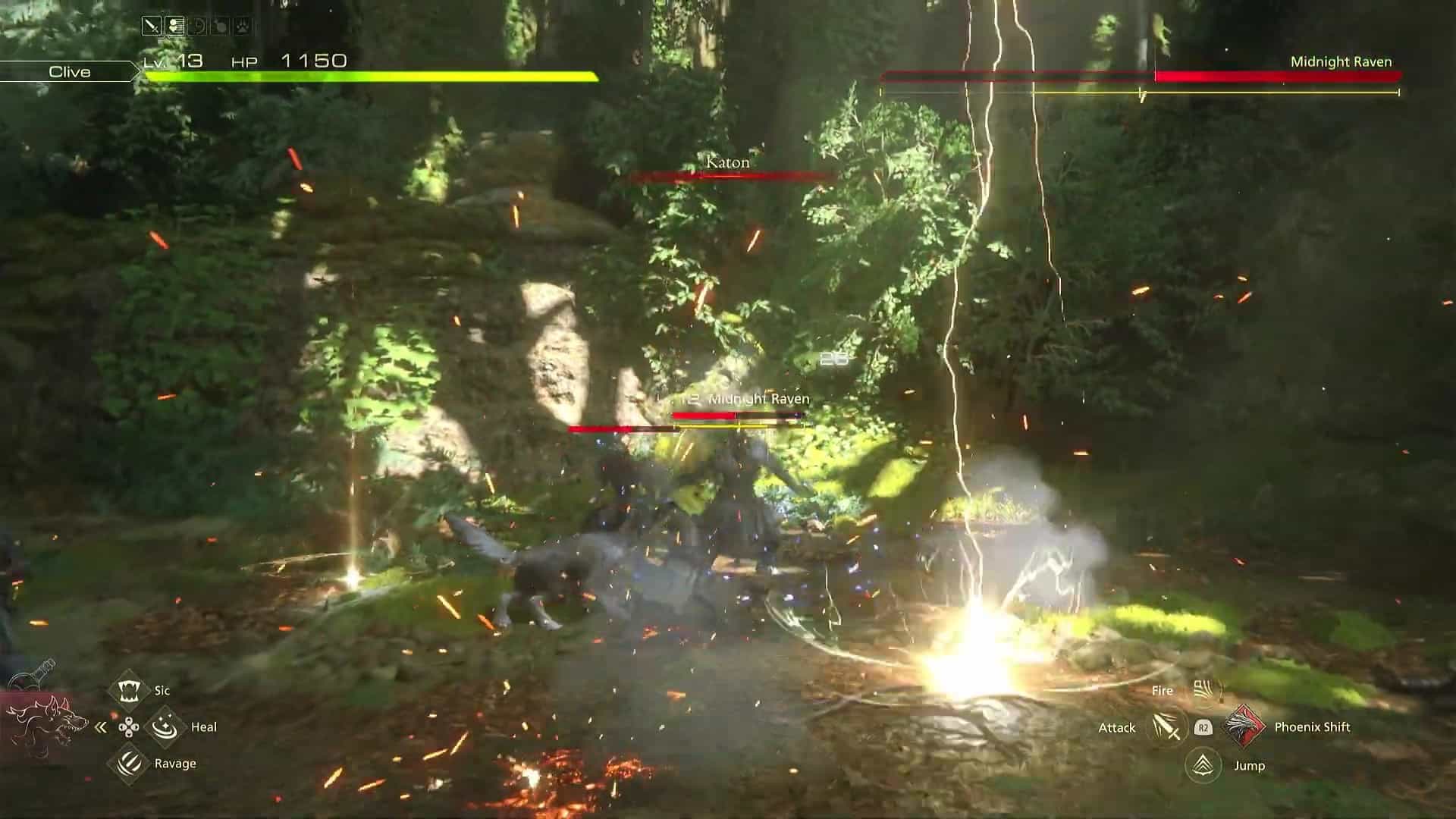Click the R2 controller button prompt
The height and width of the screenshot is (819, 1456).
coord(1204,728)
